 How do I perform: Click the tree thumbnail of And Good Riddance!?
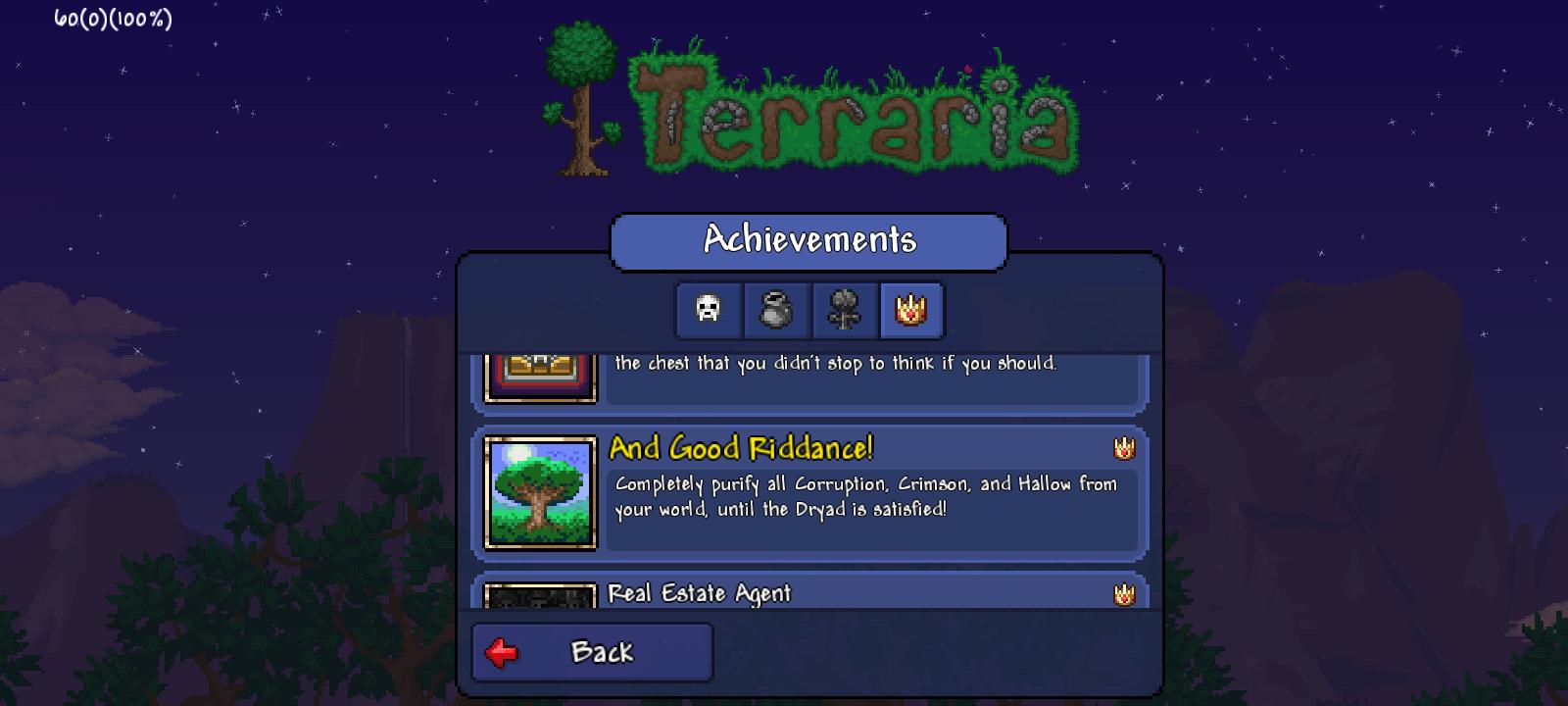click(x=540, y=495)
